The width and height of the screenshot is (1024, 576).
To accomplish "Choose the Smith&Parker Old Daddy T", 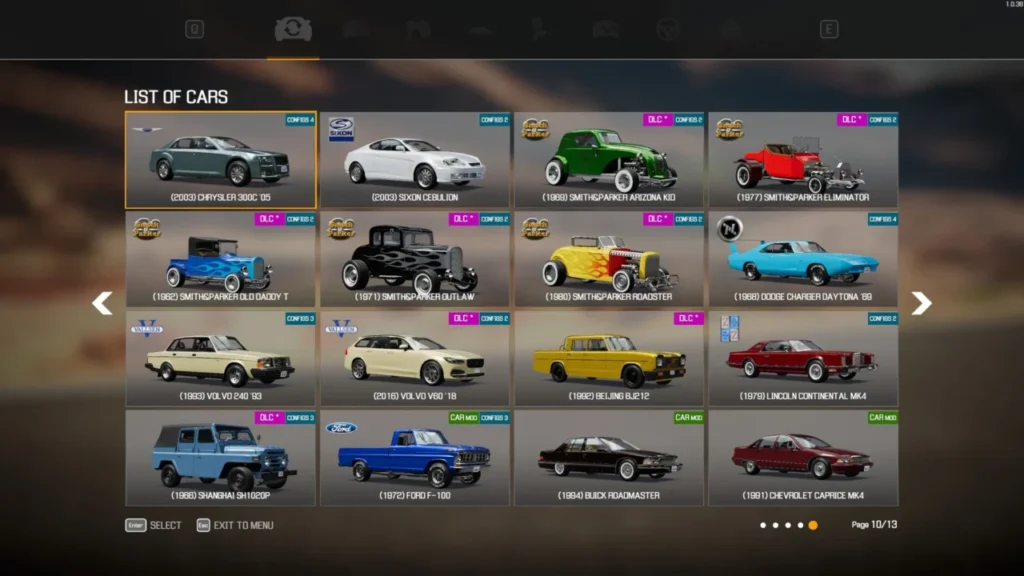I will 220,259.
